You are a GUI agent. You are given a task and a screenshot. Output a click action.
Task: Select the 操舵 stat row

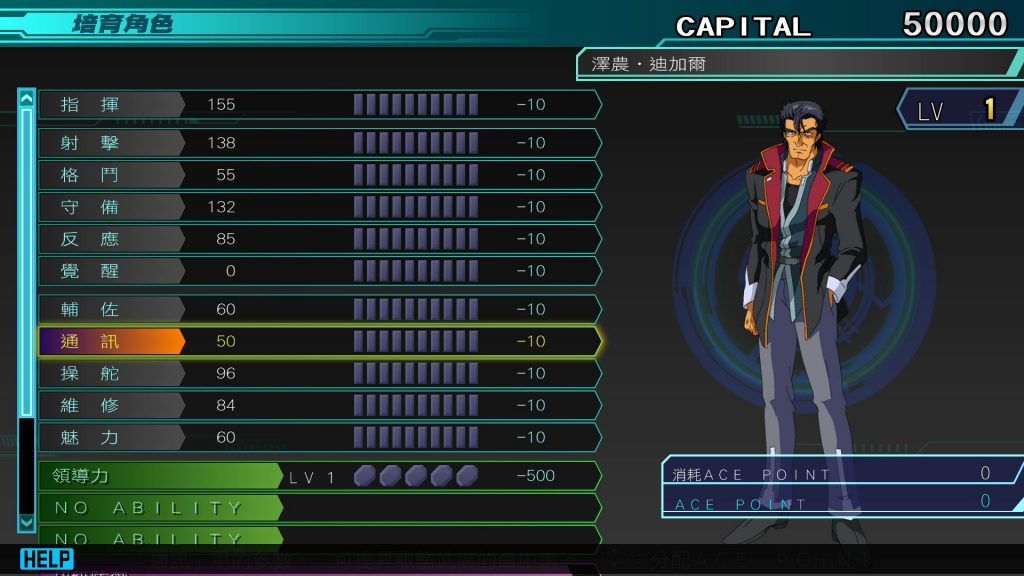pyautogui.click(x=318, y=373)
